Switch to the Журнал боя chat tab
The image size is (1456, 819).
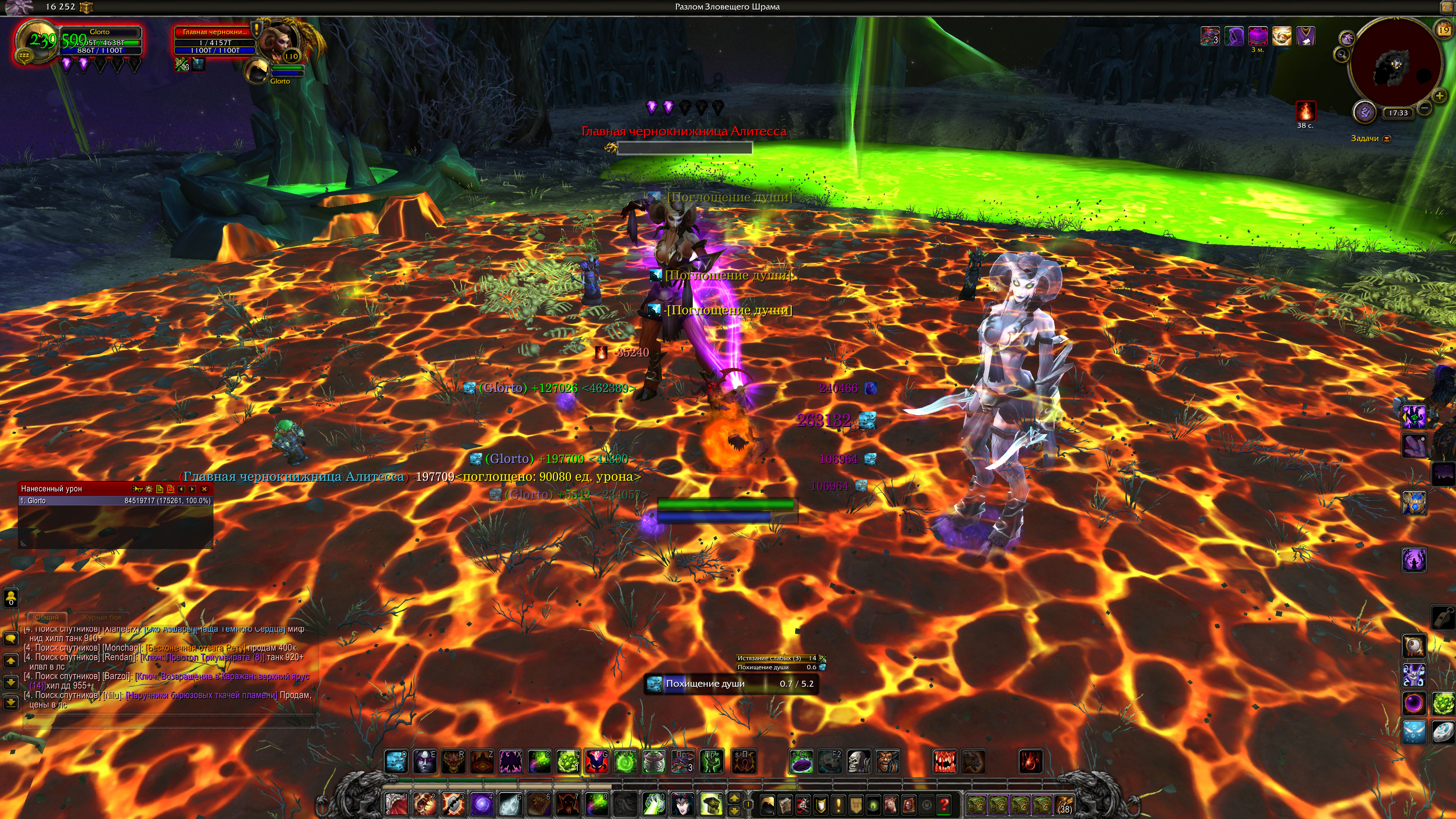[x=100, y=617]
